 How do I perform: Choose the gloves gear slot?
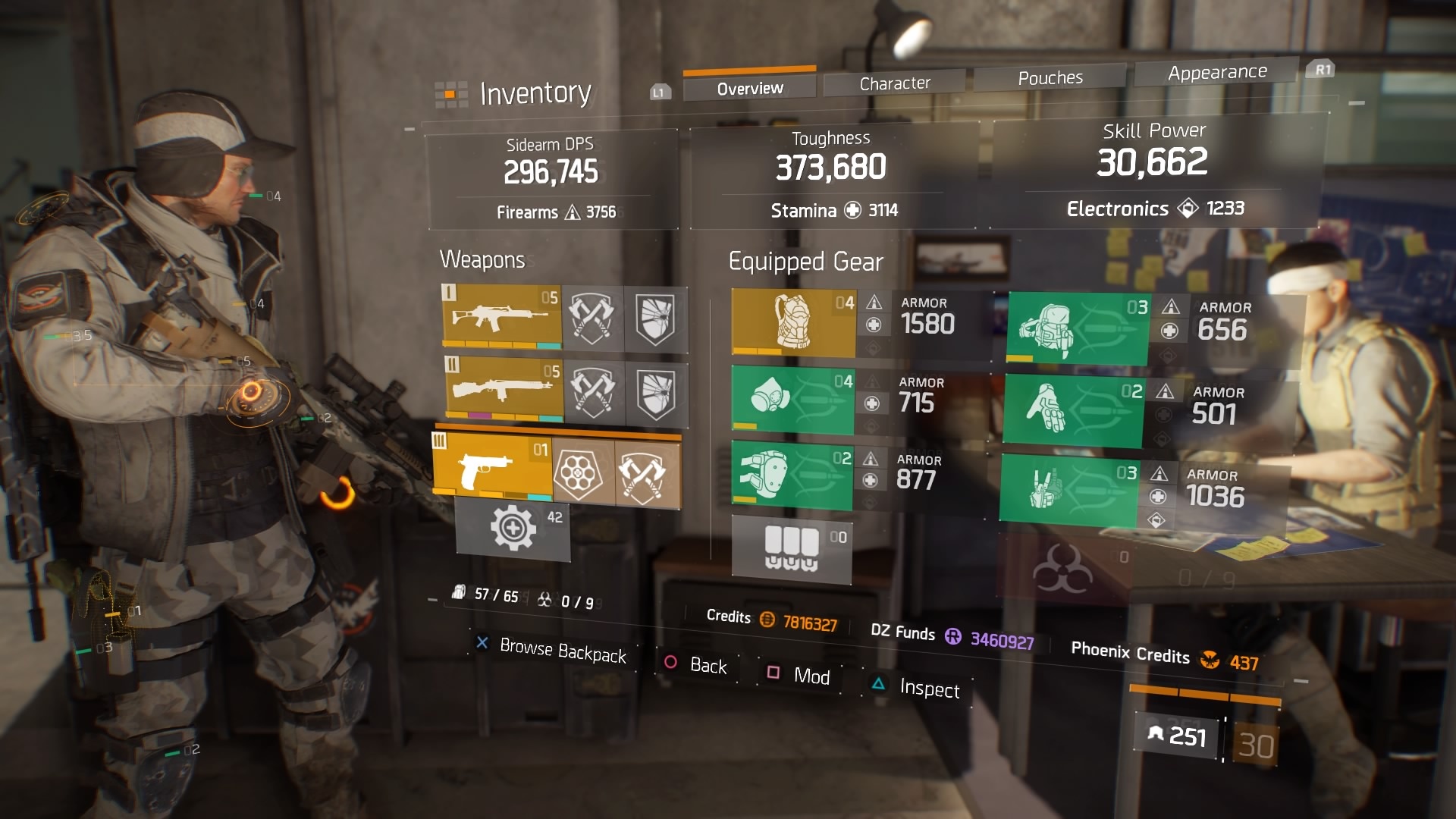pyautogui.click(x=1072, y=410)
